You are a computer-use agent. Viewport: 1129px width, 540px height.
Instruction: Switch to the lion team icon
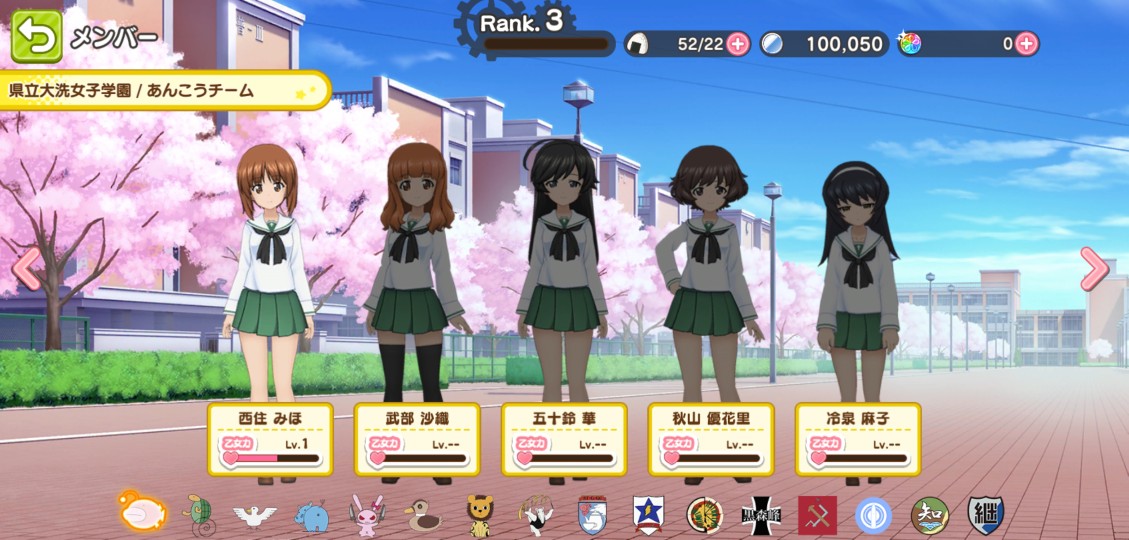coord(480,515)
